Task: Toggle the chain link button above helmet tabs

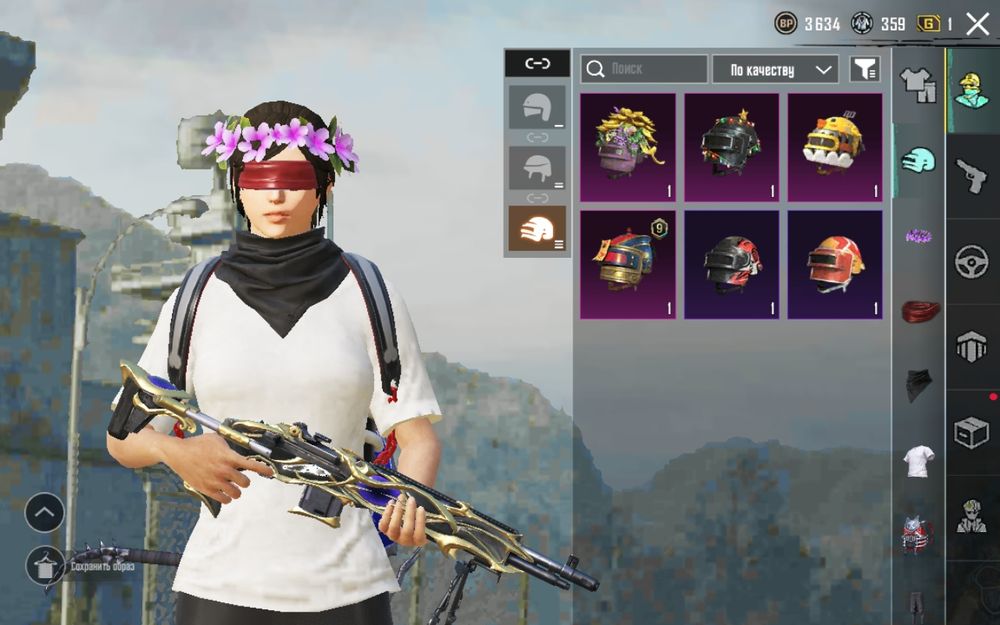Action: point(537,64)
